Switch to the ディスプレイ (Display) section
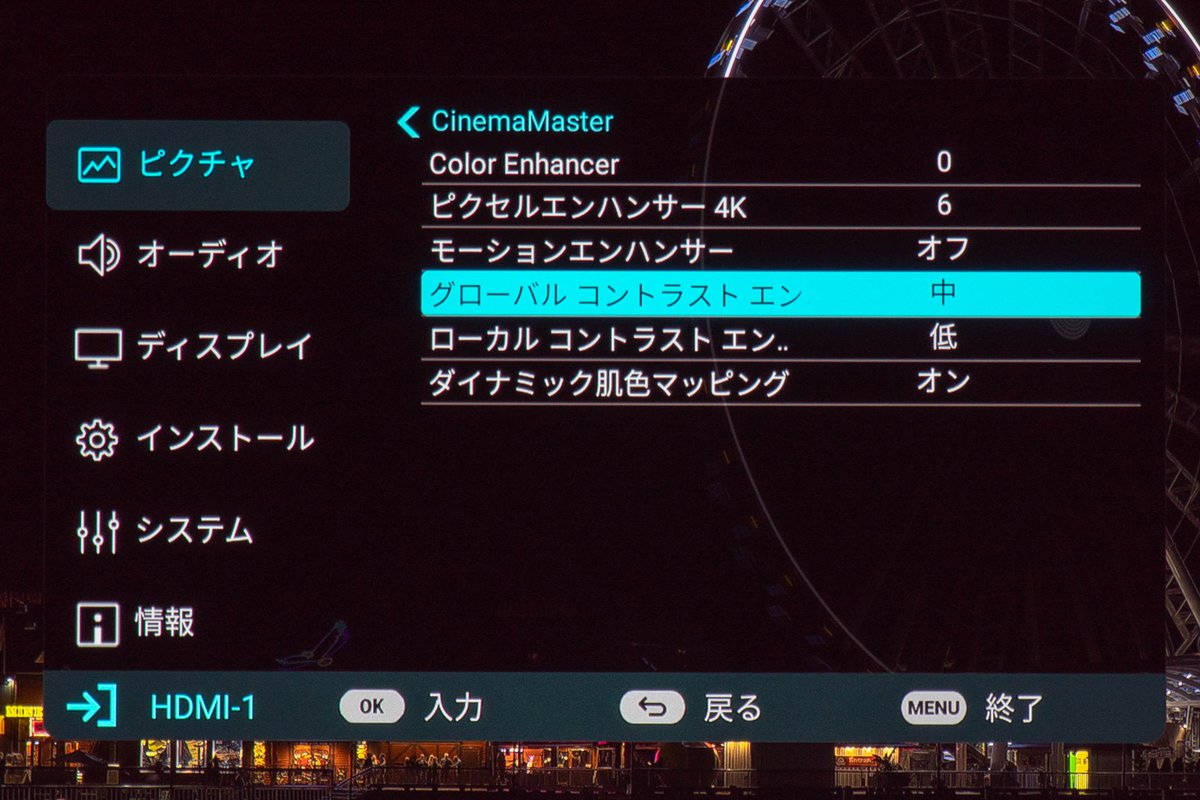The width and height of the screenshot is (1200, 800). (x=197, y=347)
